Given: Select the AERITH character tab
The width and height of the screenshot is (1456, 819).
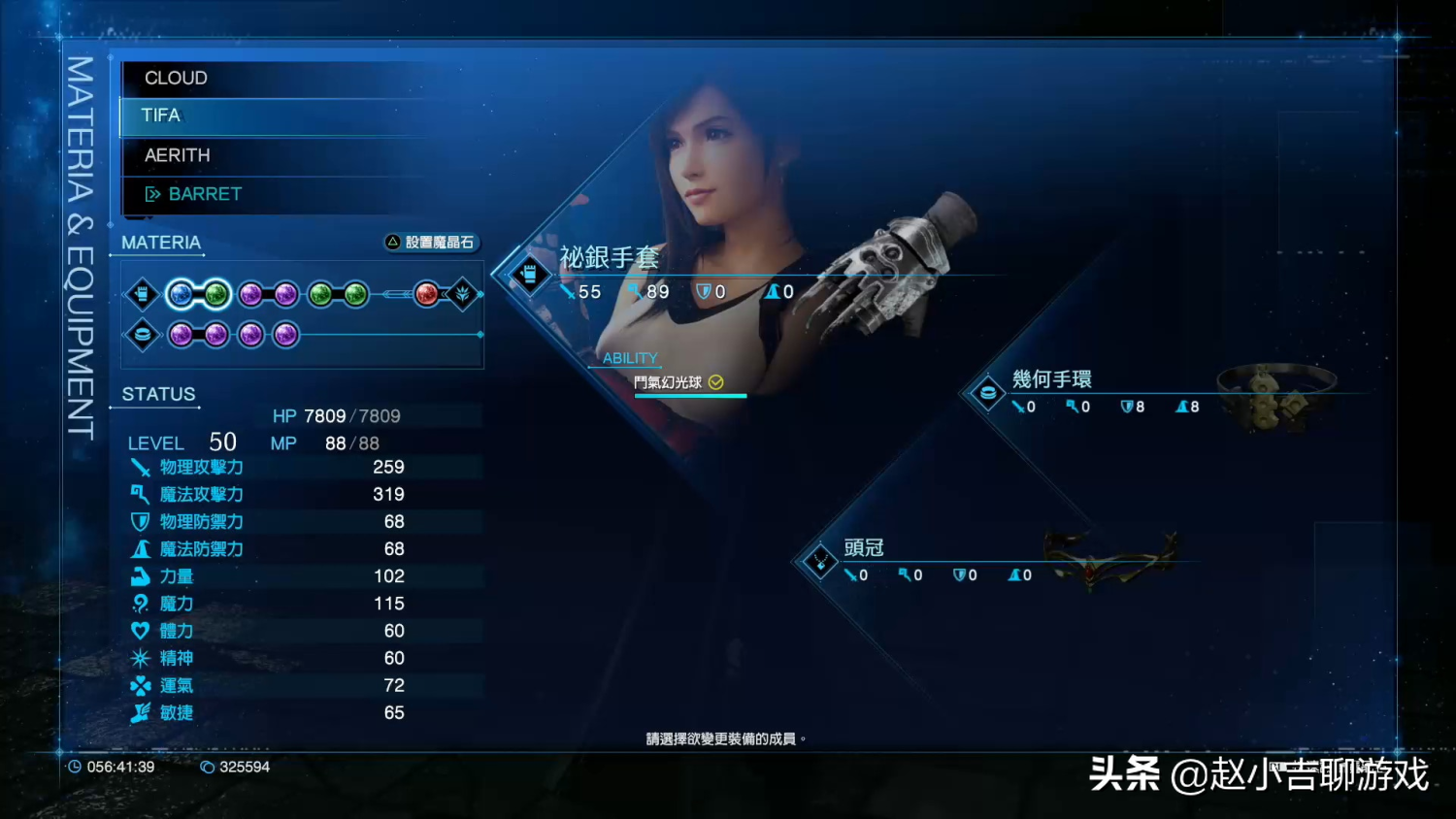Looking at the screenshot, I should 178,154.
